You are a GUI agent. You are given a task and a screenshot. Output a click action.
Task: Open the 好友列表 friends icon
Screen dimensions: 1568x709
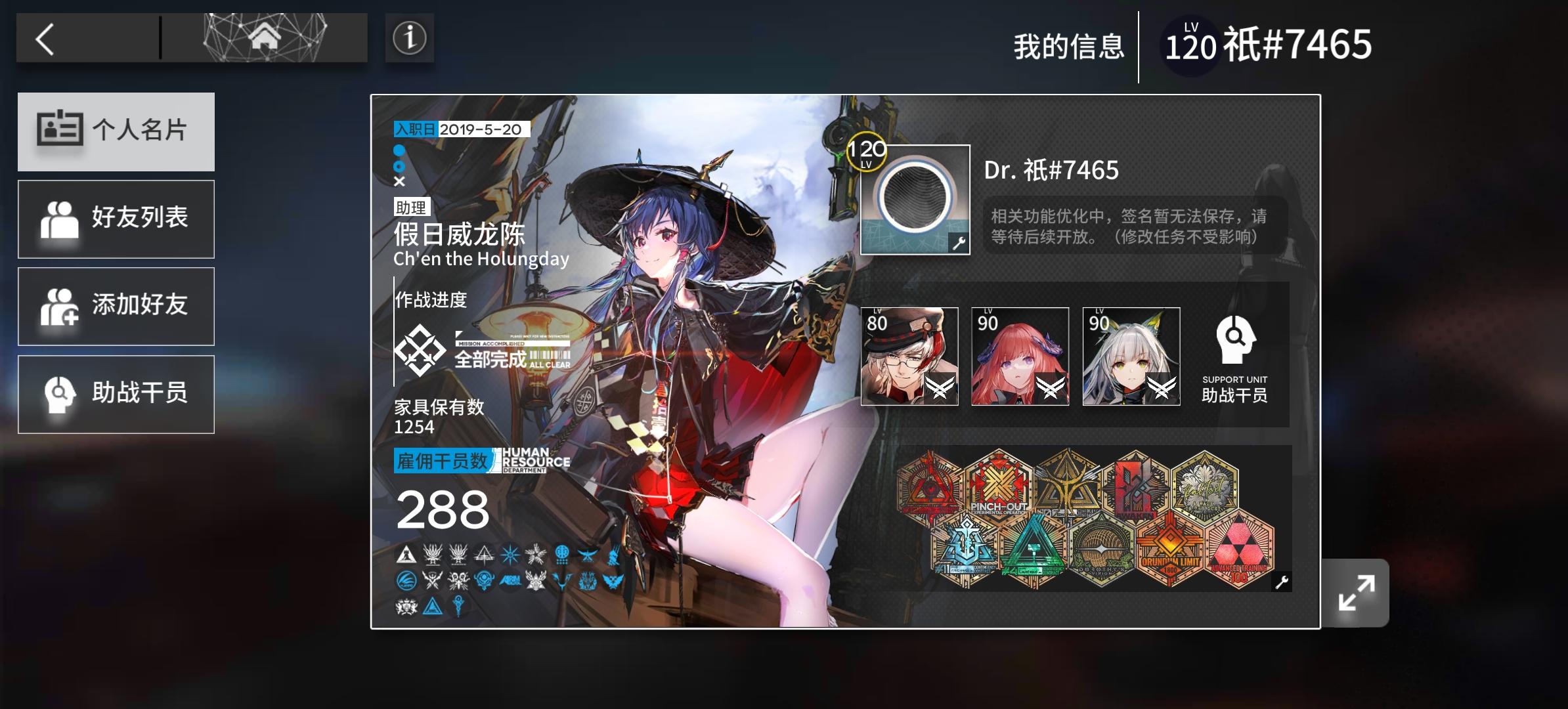tap(59, 219)
